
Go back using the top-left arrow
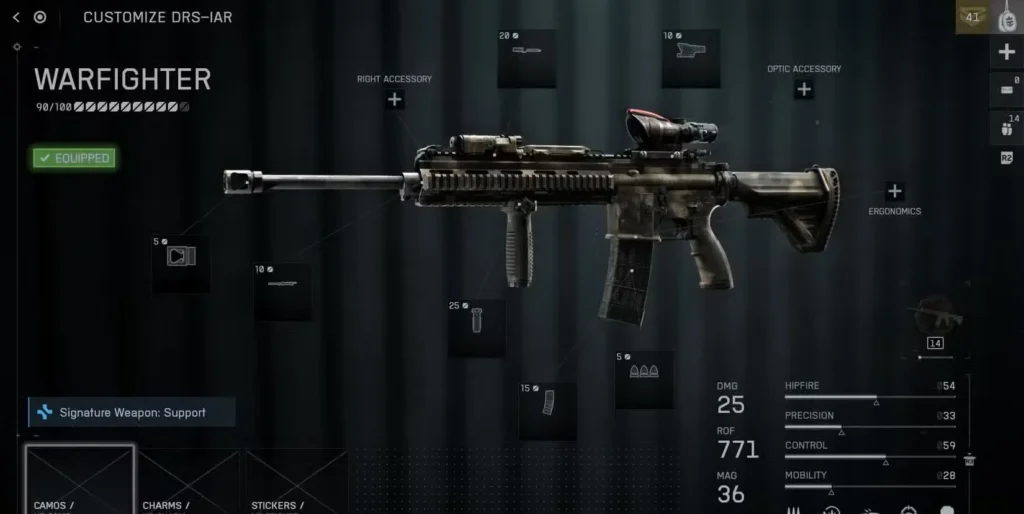pos(16,17)
